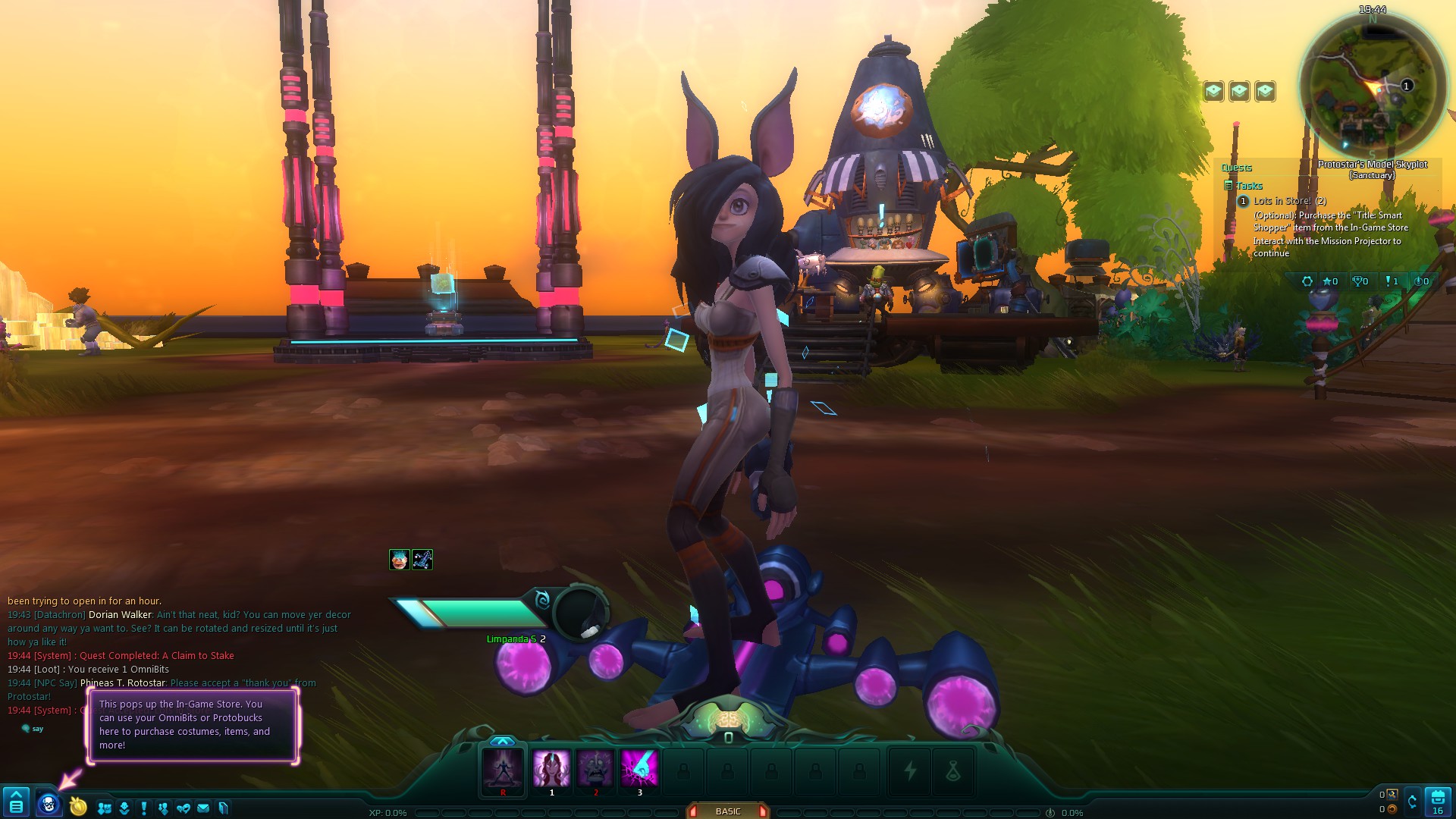Screen dimensions: 1456x819
Task: Collapse the 'Lots in Store!' quest entry
Action: pyautogui.click(x=1243, y=201)
